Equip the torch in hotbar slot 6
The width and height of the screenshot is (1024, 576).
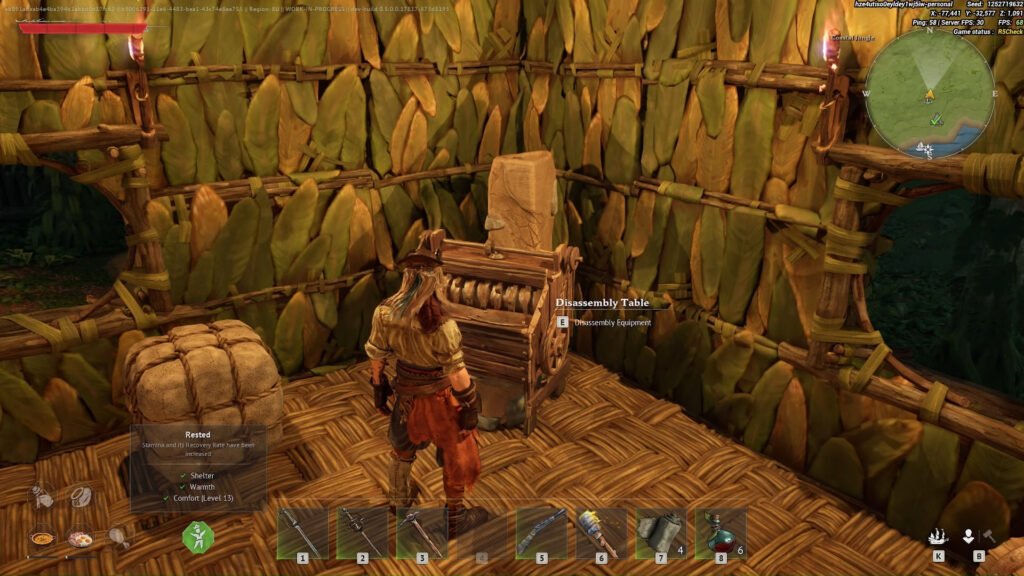pos(601,532)
